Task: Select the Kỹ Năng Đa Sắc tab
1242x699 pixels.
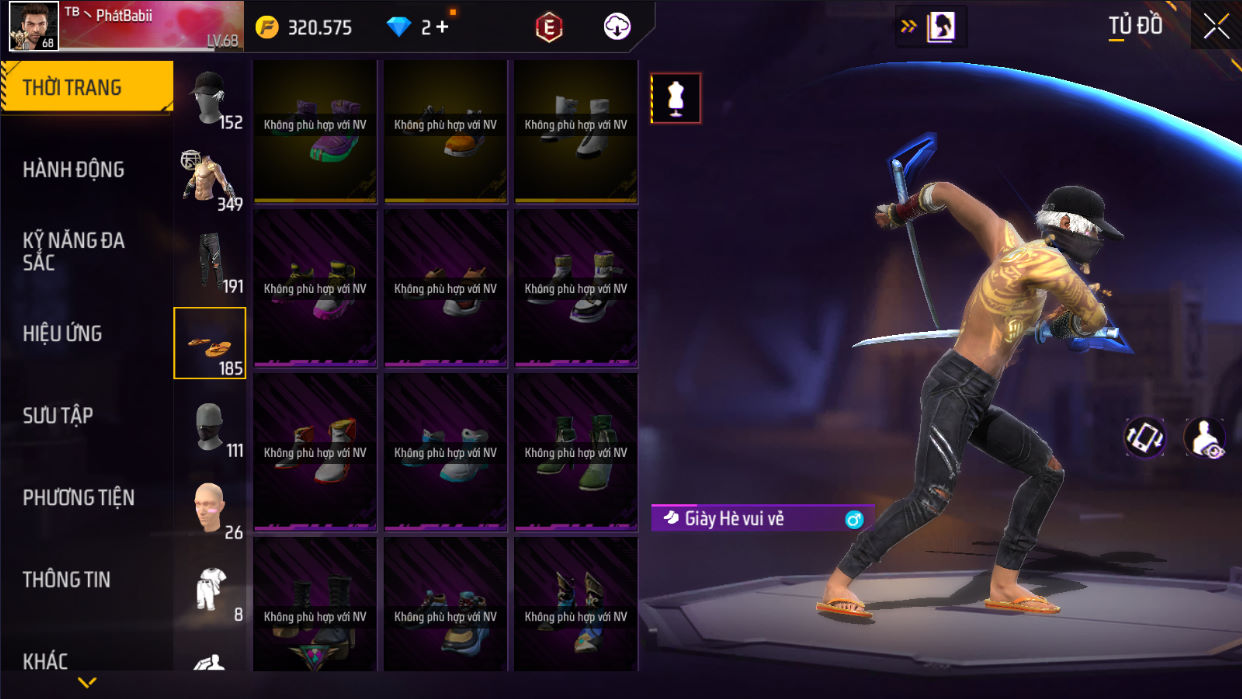Action: [74, 251]
